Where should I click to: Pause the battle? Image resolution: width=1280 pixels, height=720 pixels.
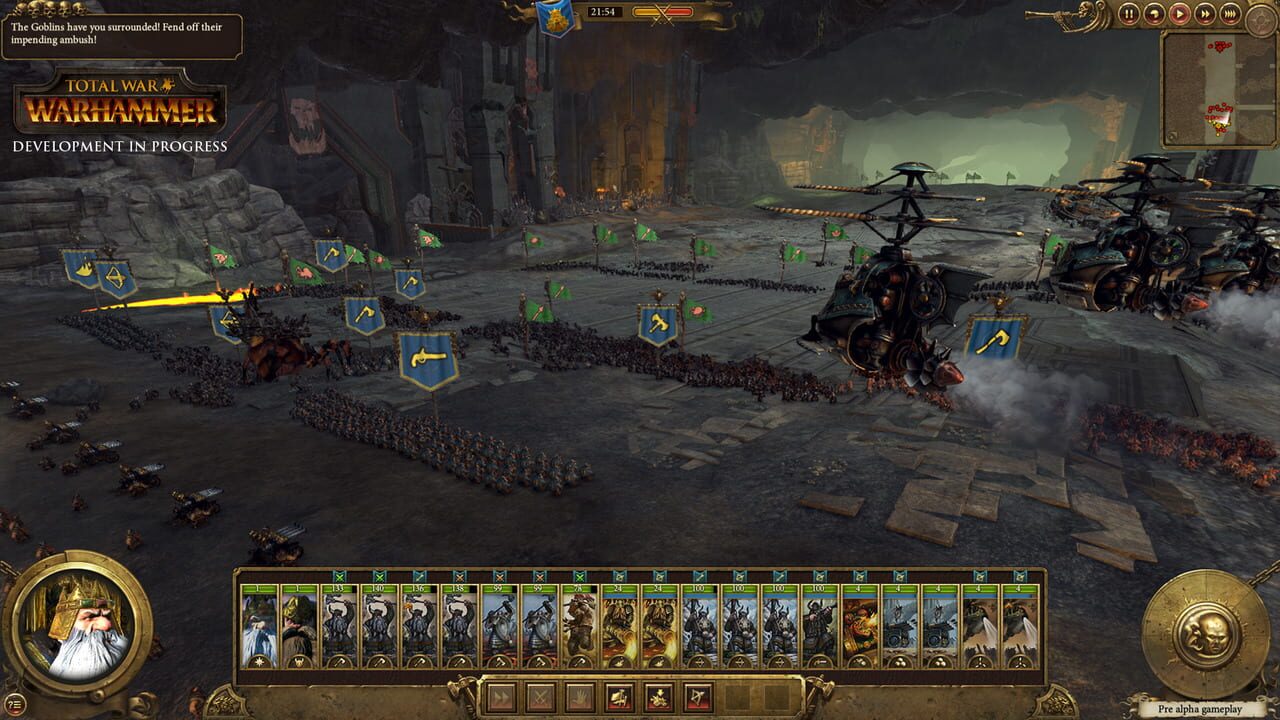[1129, 15]
